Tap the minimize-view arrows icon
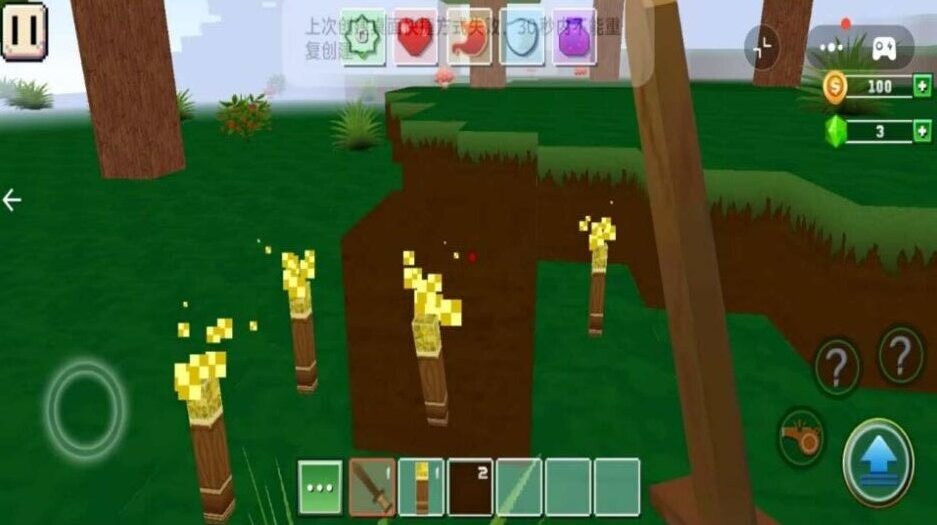The height and width of the screenshot is (525, 937). click(x=763, y=45)
